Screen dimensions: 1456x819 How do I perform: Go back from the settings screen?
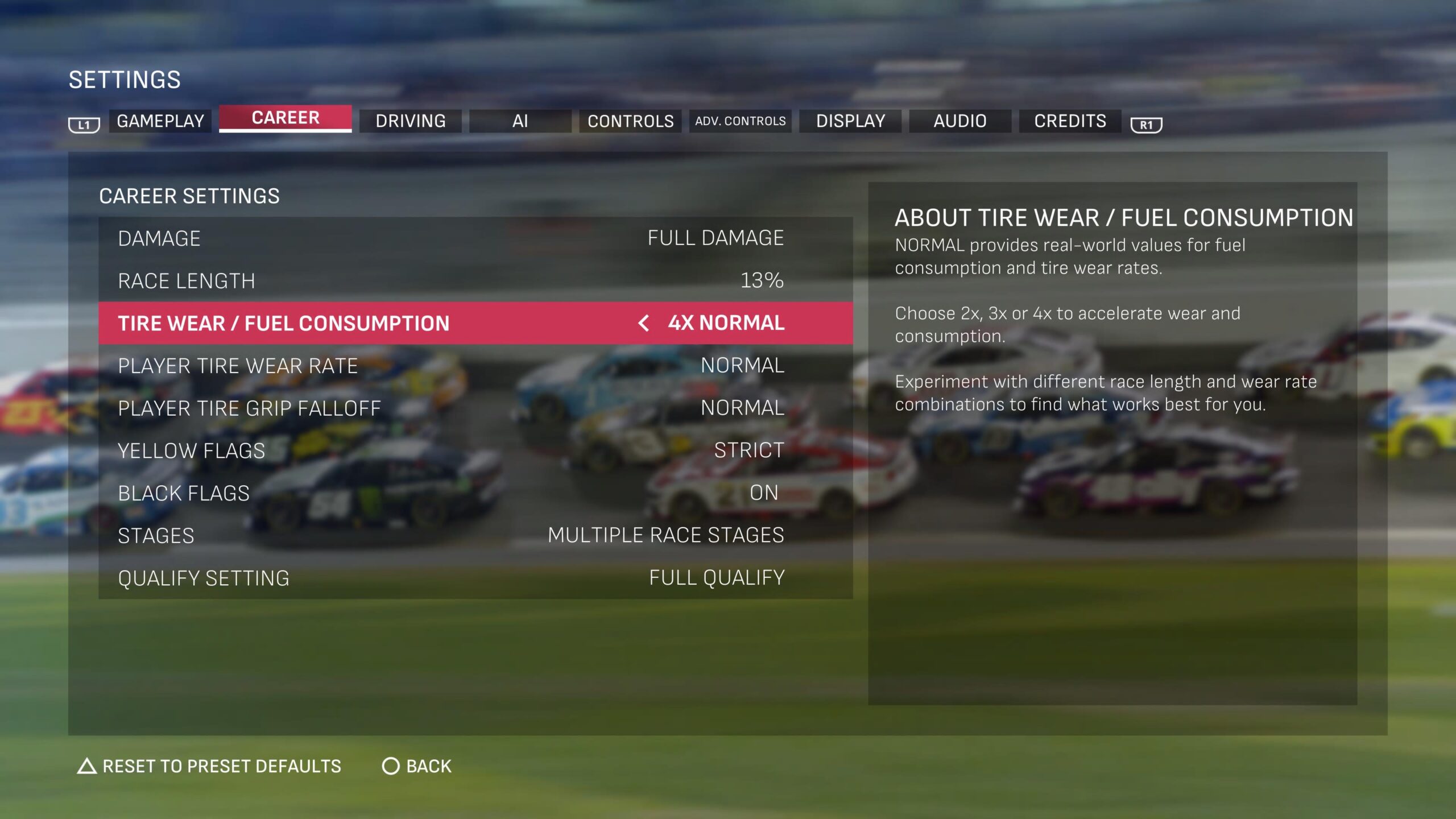(x=417, y=766)
